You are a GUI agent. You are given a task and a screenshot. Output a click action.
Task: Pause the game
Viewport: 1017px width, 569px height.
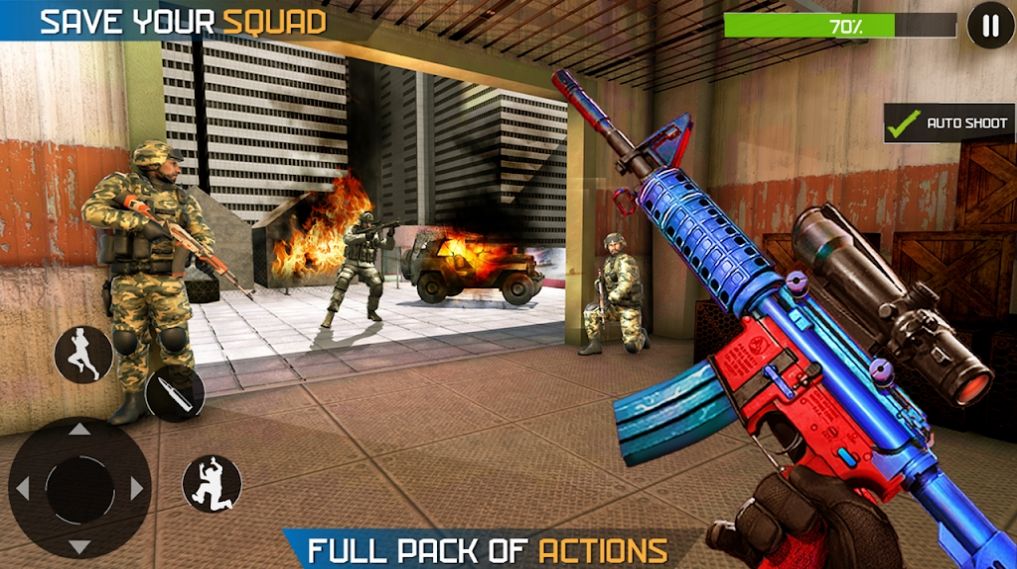[990, 26]
